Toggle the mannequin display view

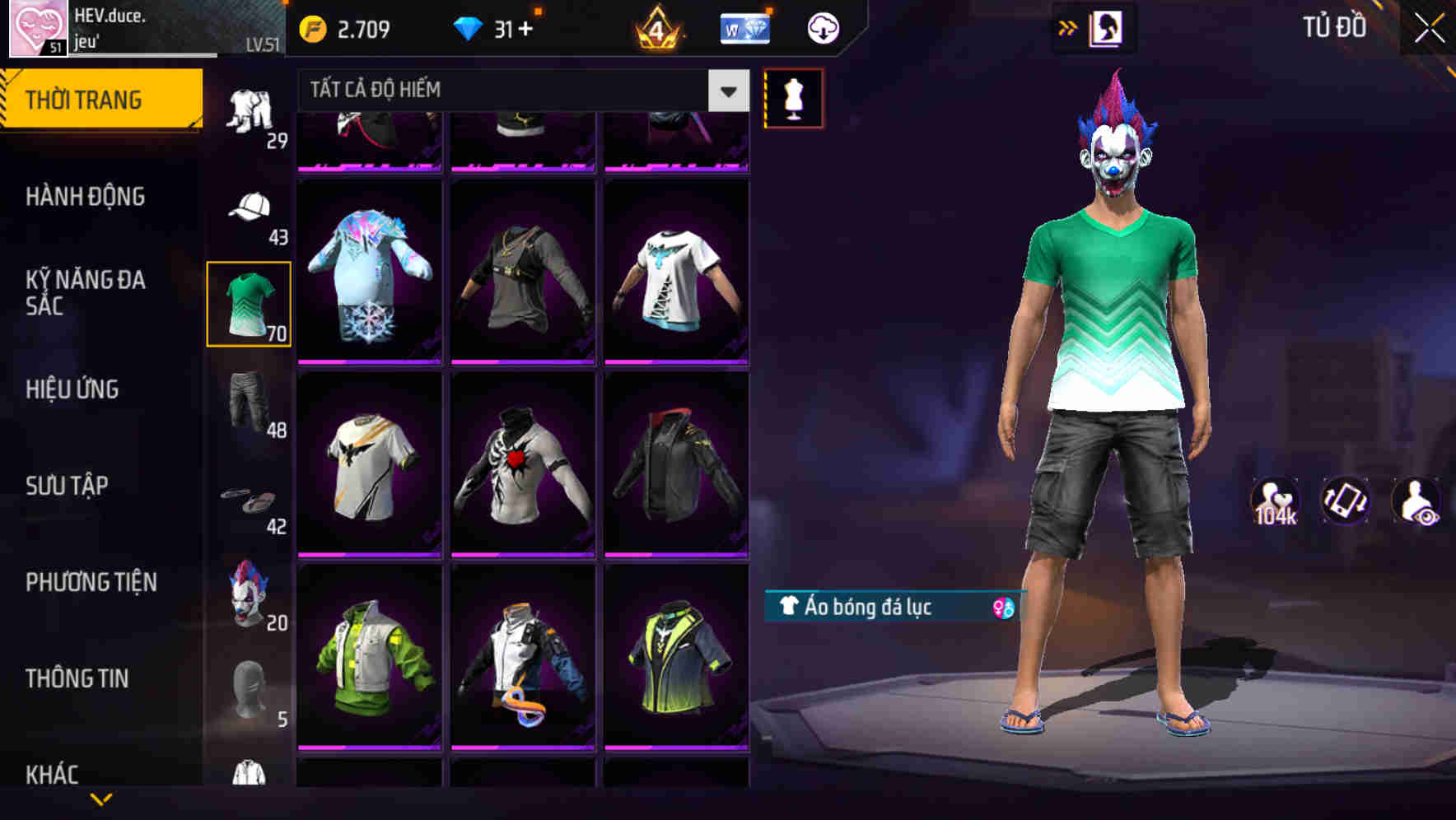click(793, 99)
